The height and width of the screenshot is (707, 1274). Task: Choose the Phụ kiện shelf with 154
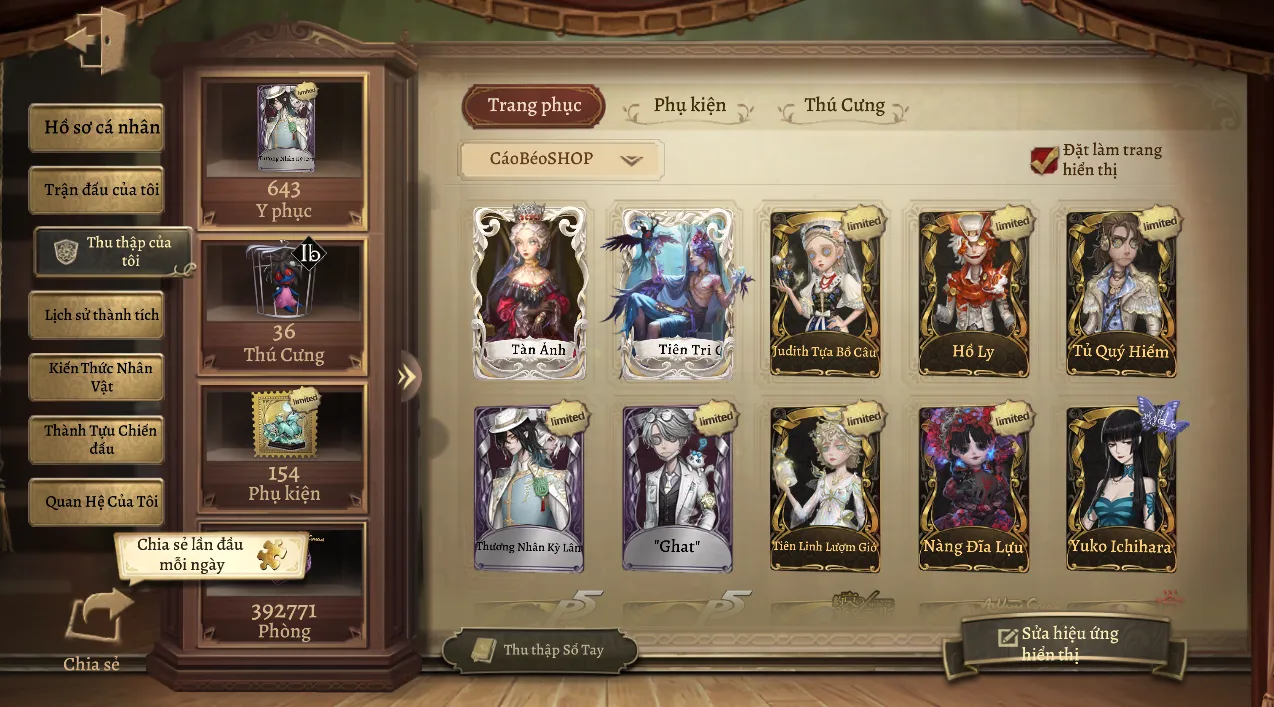click(x=284, y=445)
